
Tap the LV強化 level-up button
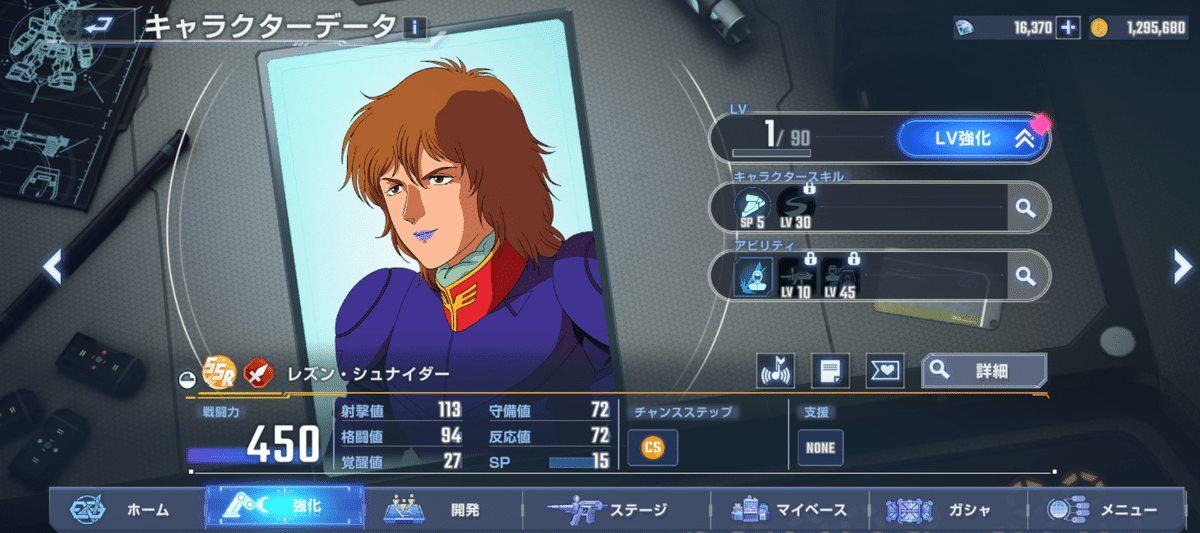pyautogui.click(x=970, y=139)
